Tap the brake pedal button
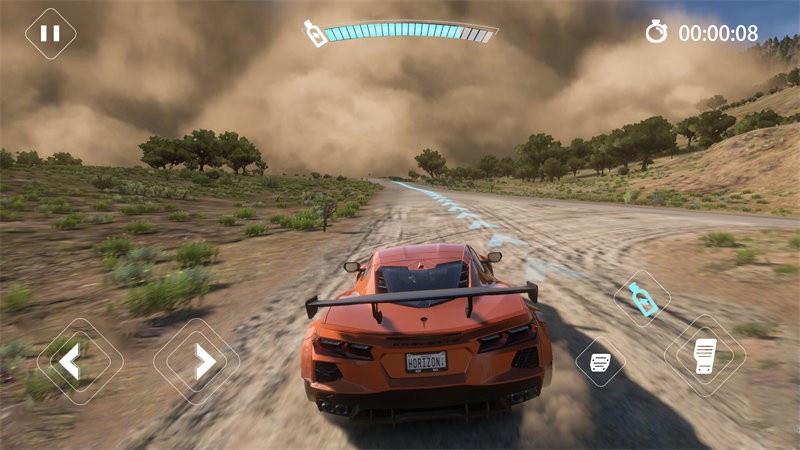The height and width of the screenshot is (450, 800). click(x=600, y=362)
